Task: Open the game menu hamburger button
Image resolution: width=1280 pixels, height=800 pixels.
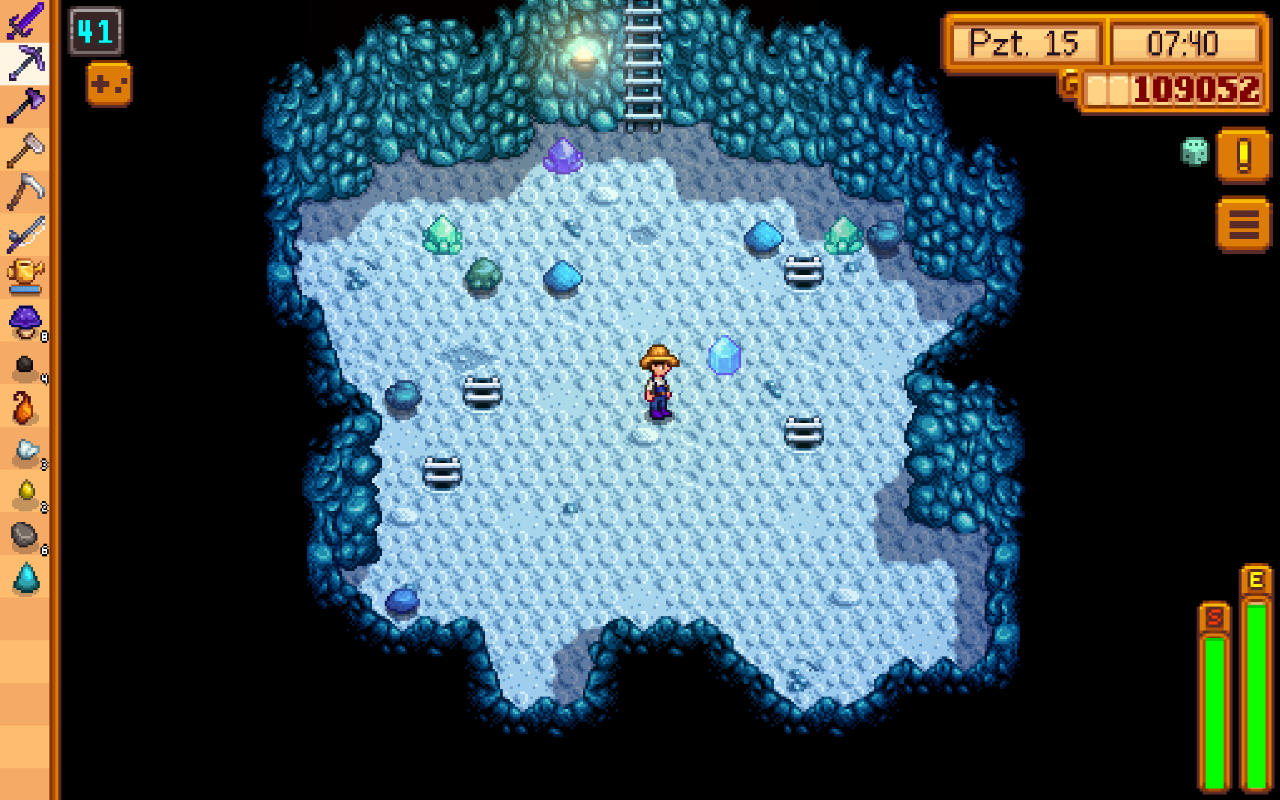Action: coord(1243,224)
